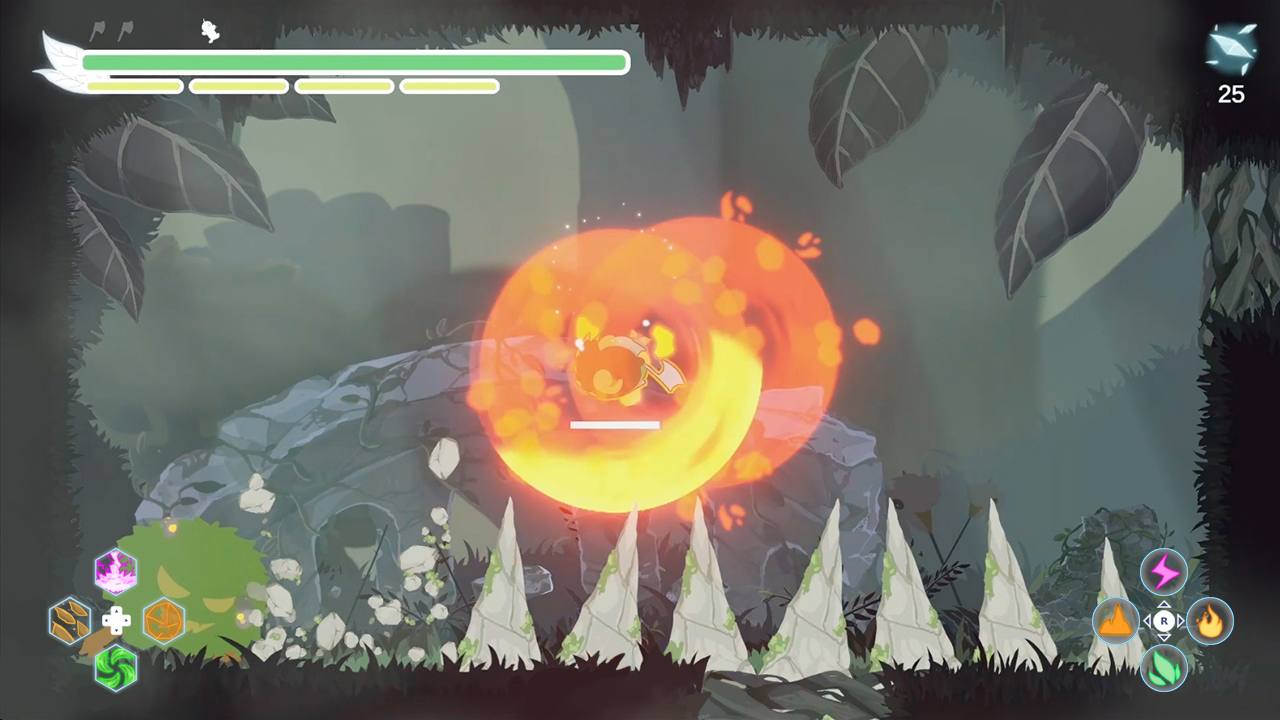Select the wooden shards hexagon left of the D-pad
This screenshot has height=720, width=1280.
(68, 621)
